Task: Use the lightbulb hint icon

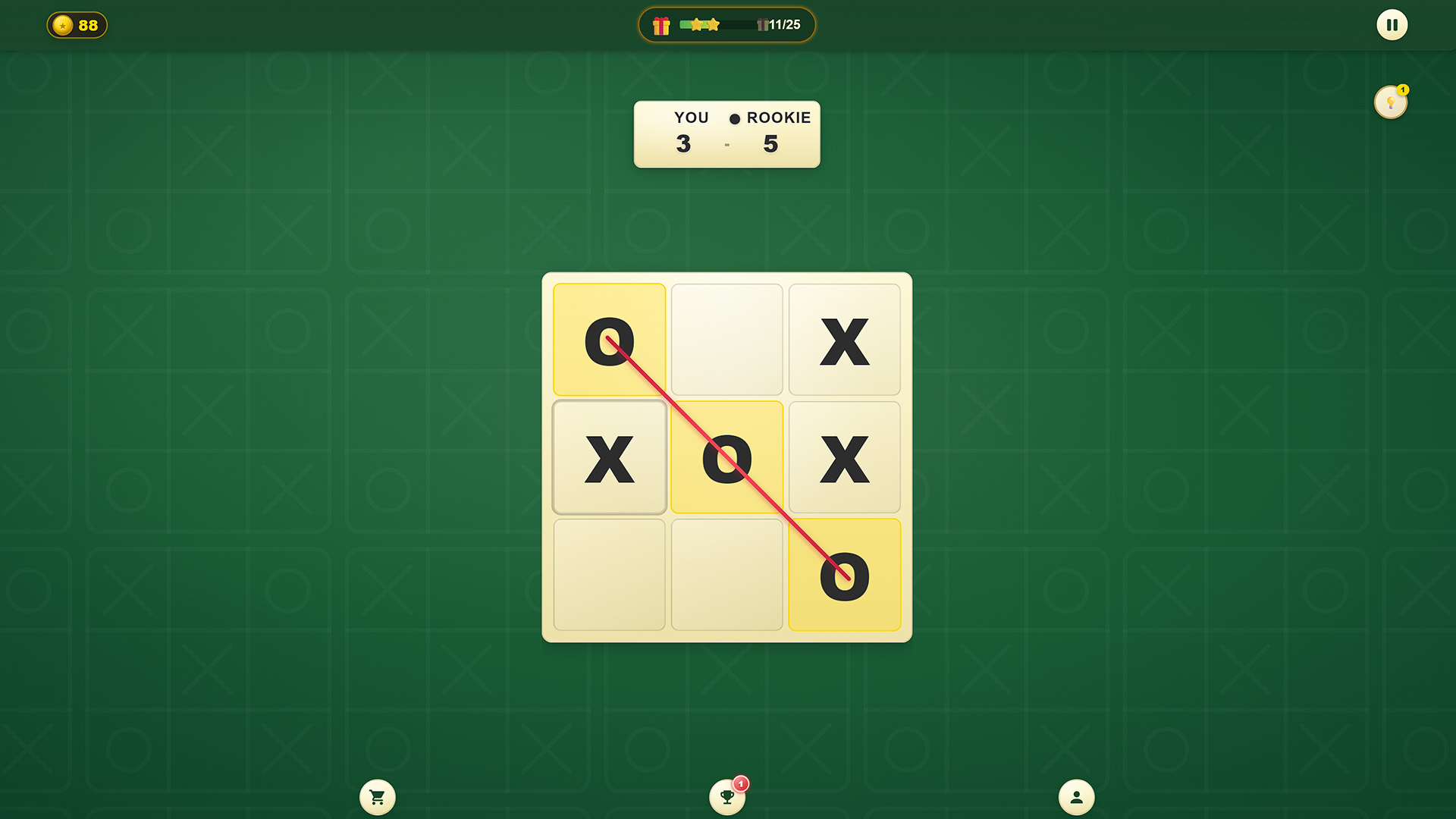Action: pyautogui.click(x=1390, y=102)
